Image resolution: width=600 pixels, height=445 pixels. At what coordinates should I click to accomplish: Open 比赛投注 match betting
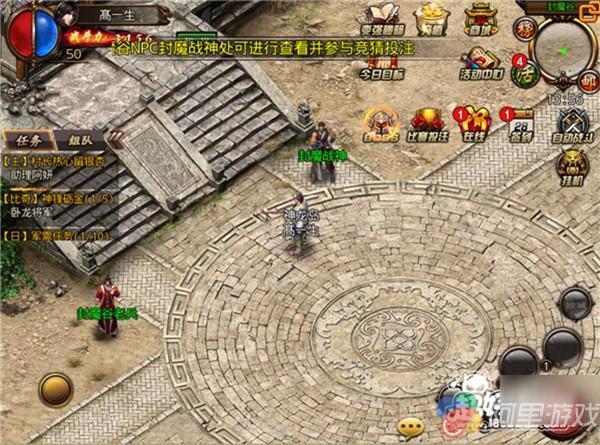coord(427,126)
